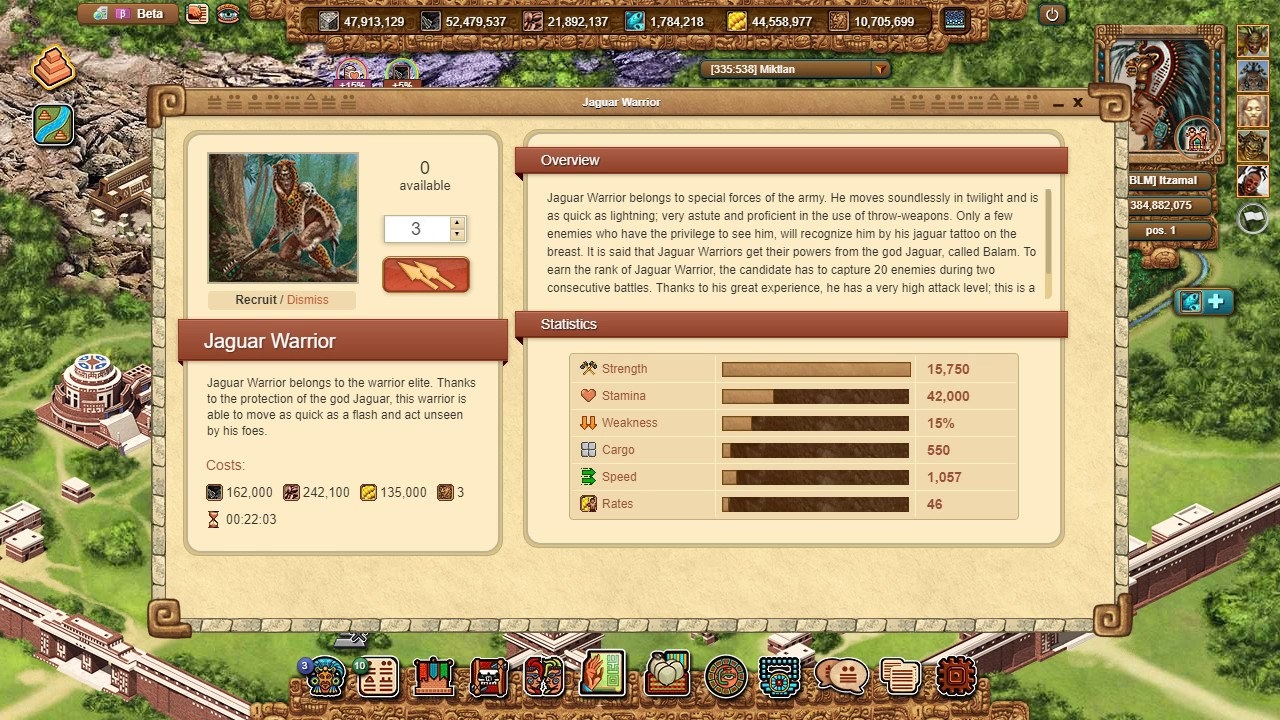Open the red gear settings icon
This screenshot has height=720, width=1280.
click(956, 677)
